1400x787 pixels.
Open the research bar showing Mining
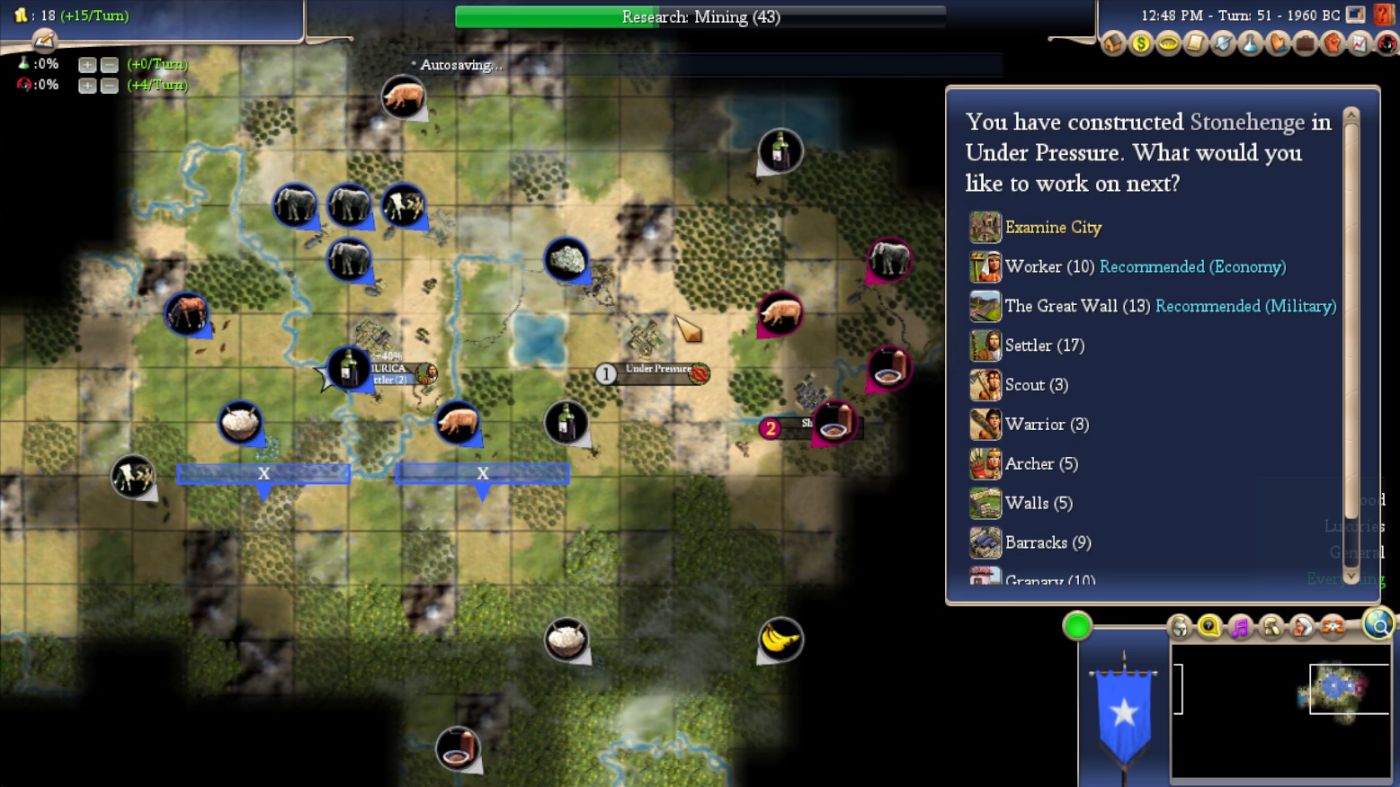tap(700, 17)
